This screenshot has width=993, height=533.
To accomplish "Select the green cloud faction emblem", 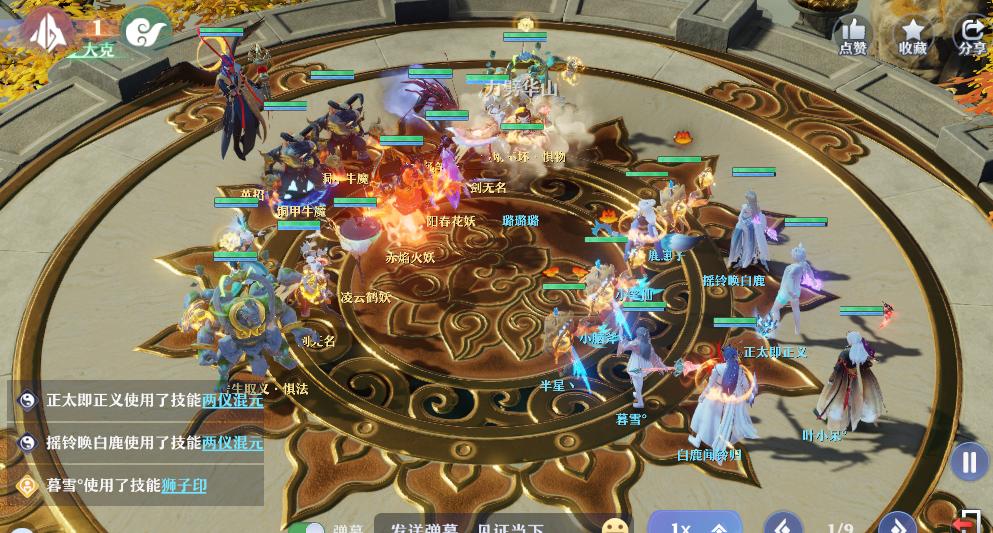I will [146, 30].
